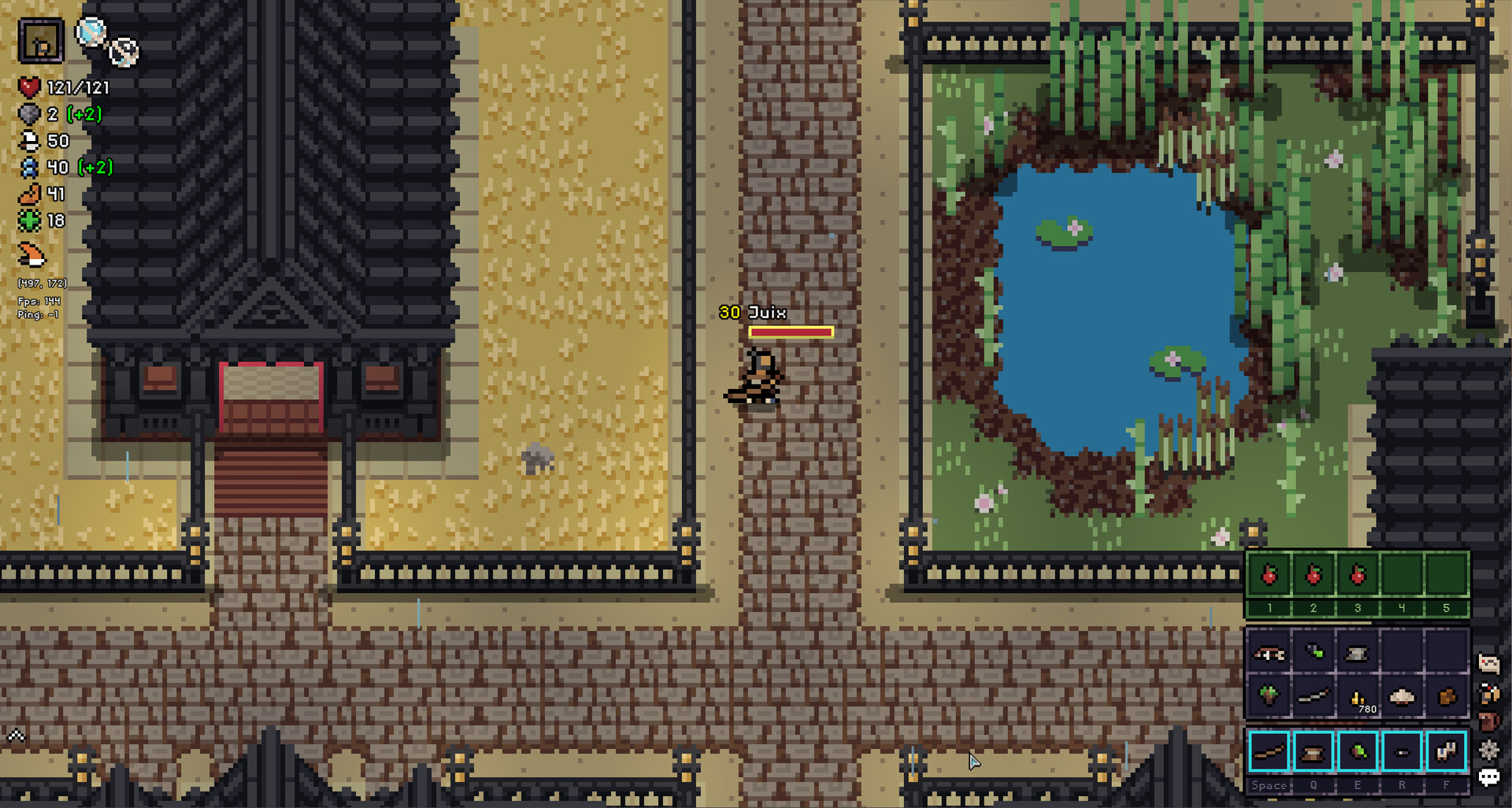Screen dimensions: 1512x808
Task: Use the green fruit ability bound to E
Action: point(1358,751)
